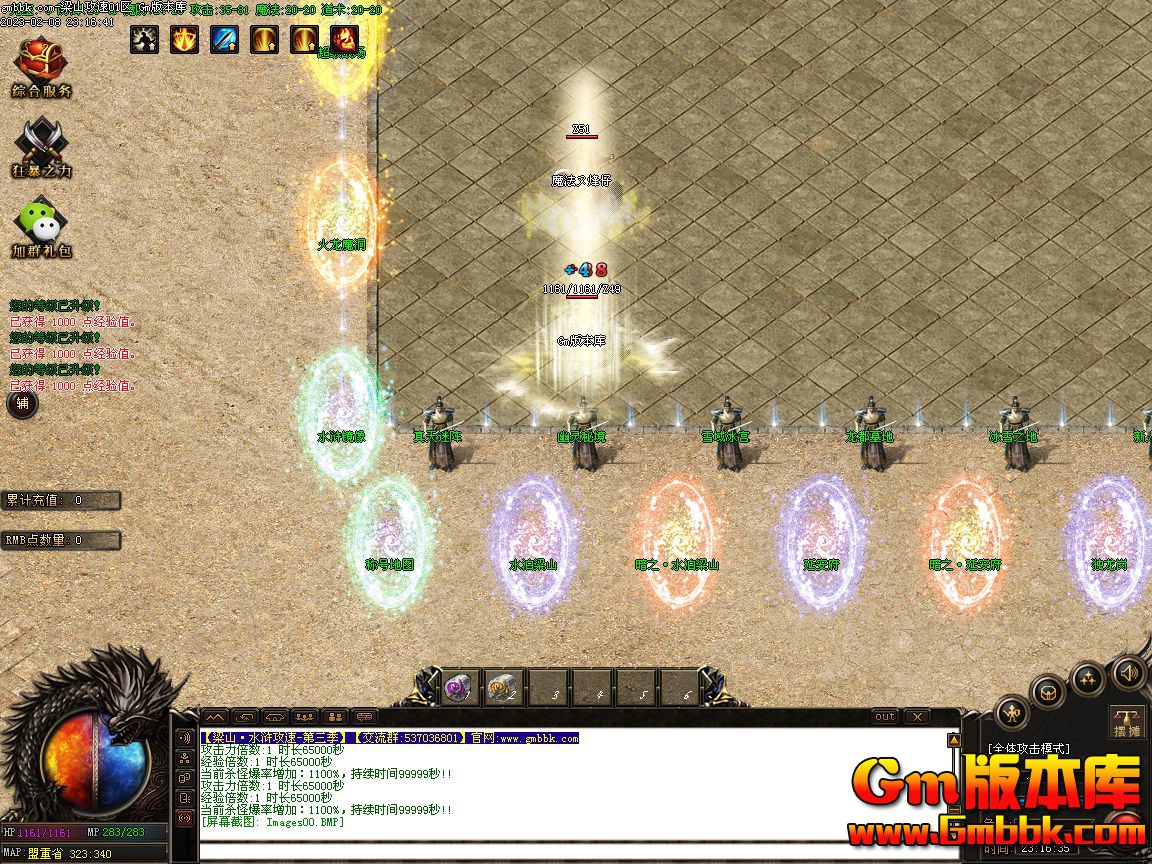
Task: Toggle sound with the speaker button
Action: coord(1129,672)
